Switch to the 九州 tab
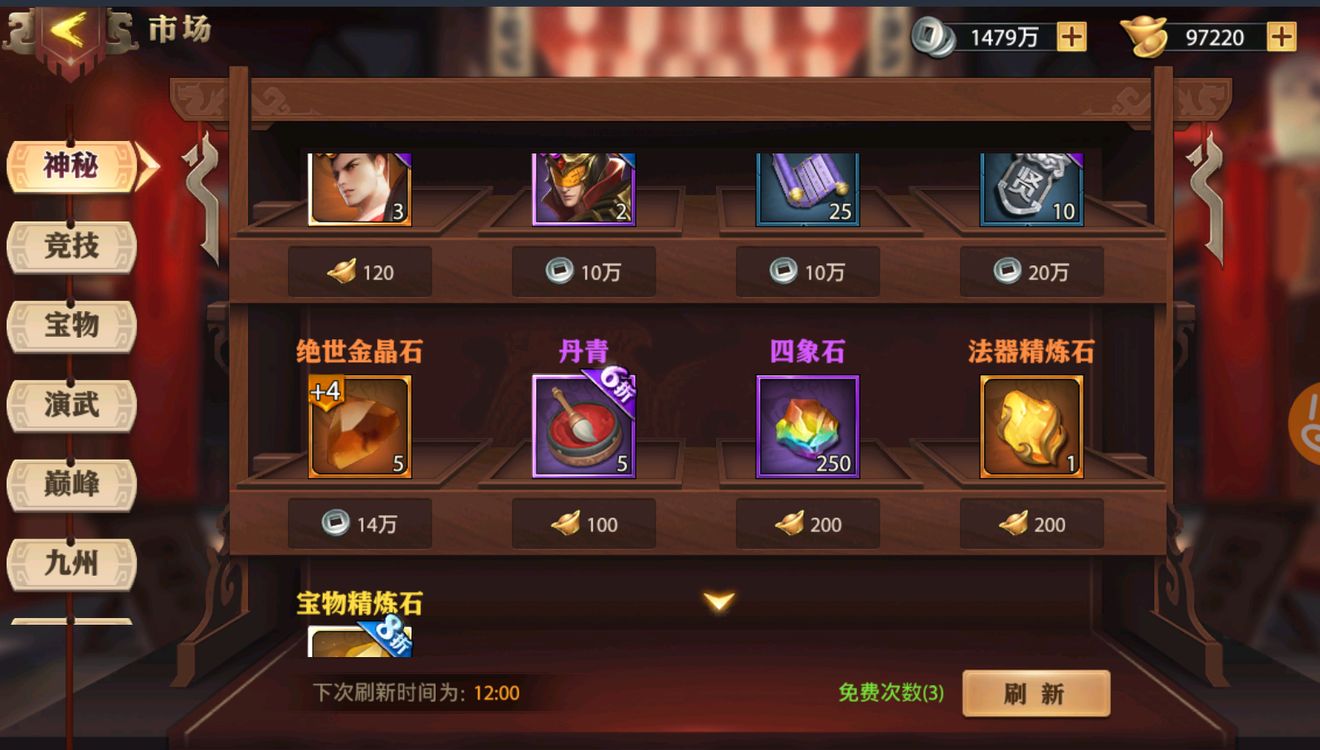 pyautogui.click(x=70, y=563)
